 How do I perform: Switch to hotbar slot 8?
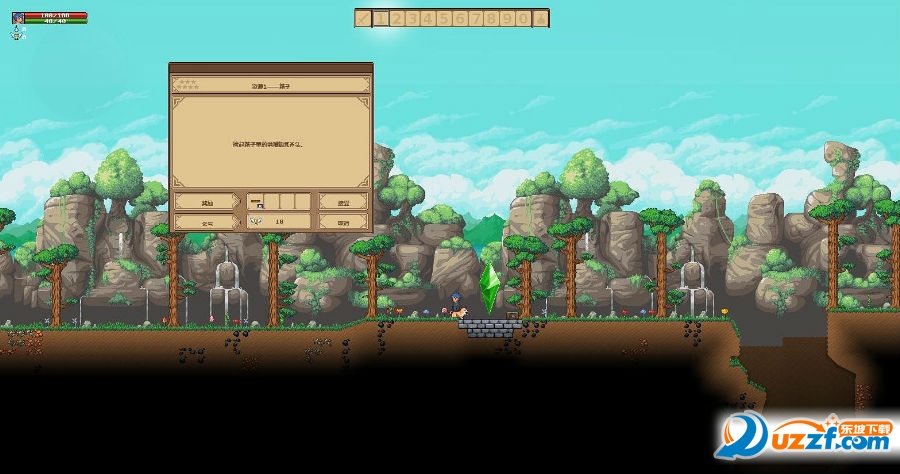pos(492,17)
